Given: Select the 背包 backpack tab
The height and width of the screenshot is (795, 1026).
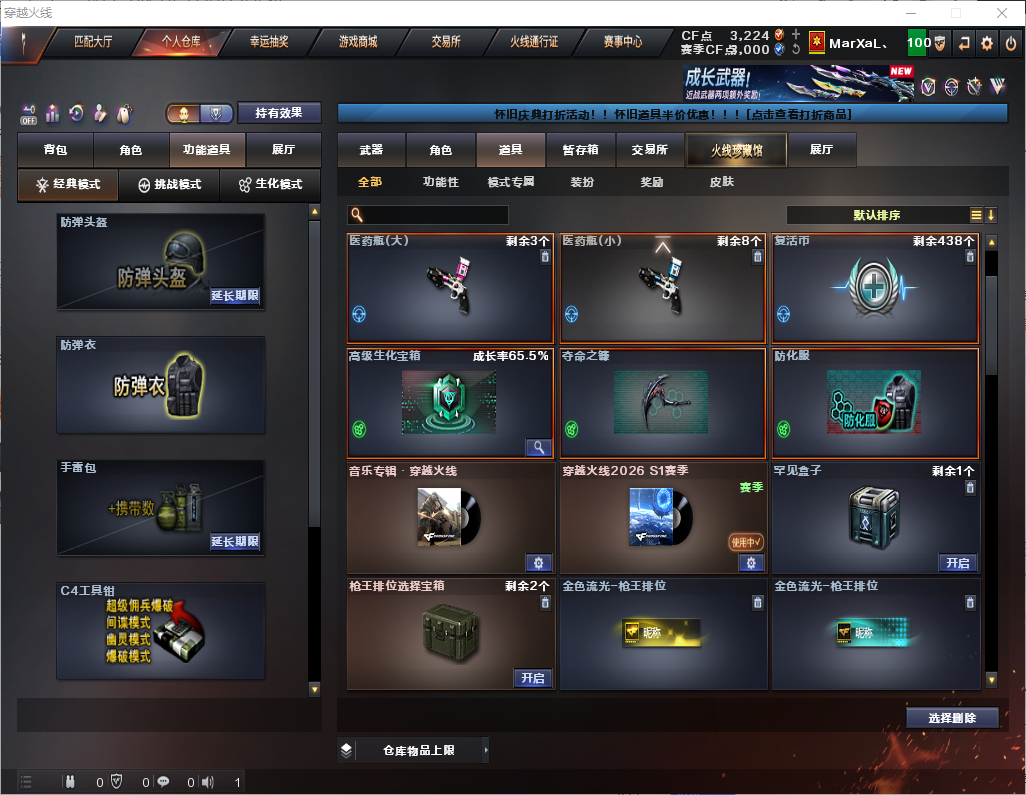Looking at the screenshot, I should tap(56, 150).
